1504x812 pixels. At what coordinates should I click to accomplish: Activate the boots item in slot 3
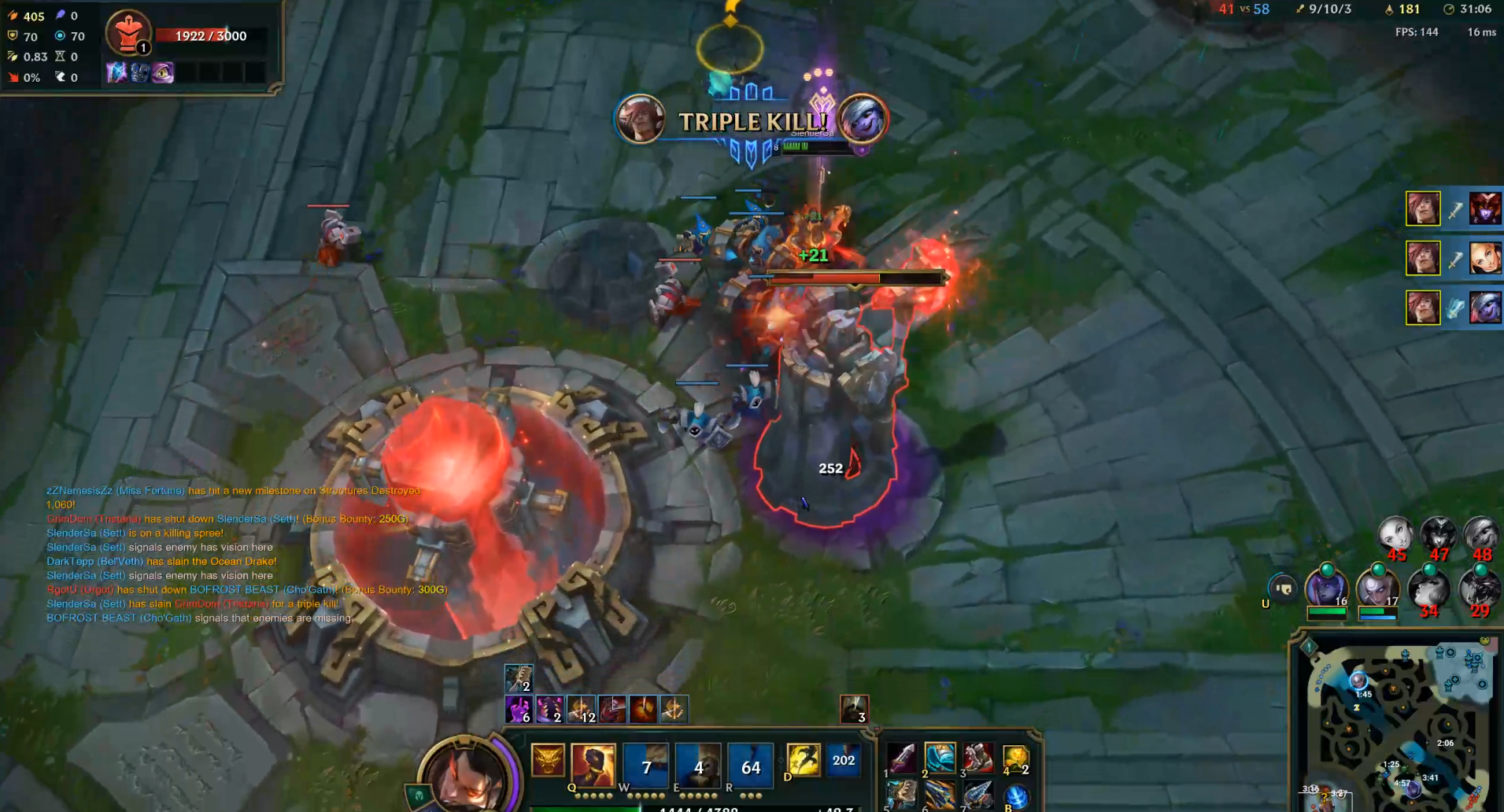(x=978, y=758)
